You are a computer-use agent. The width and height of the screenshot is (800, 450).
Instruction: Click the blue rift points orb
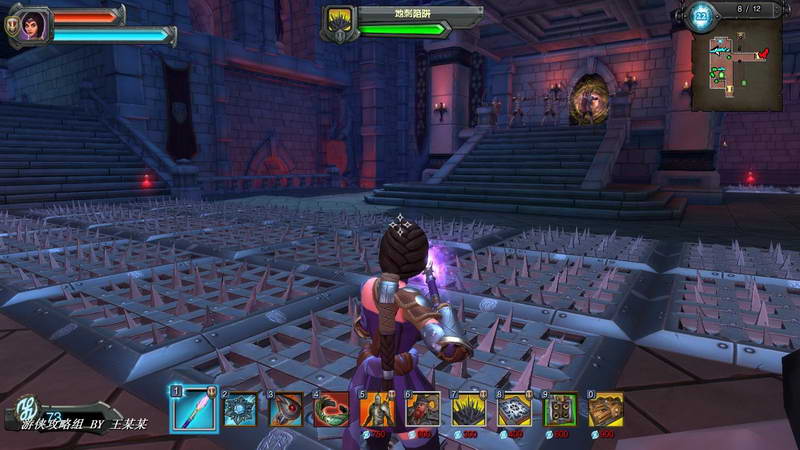pyautogui.click(x=701, y=15)
